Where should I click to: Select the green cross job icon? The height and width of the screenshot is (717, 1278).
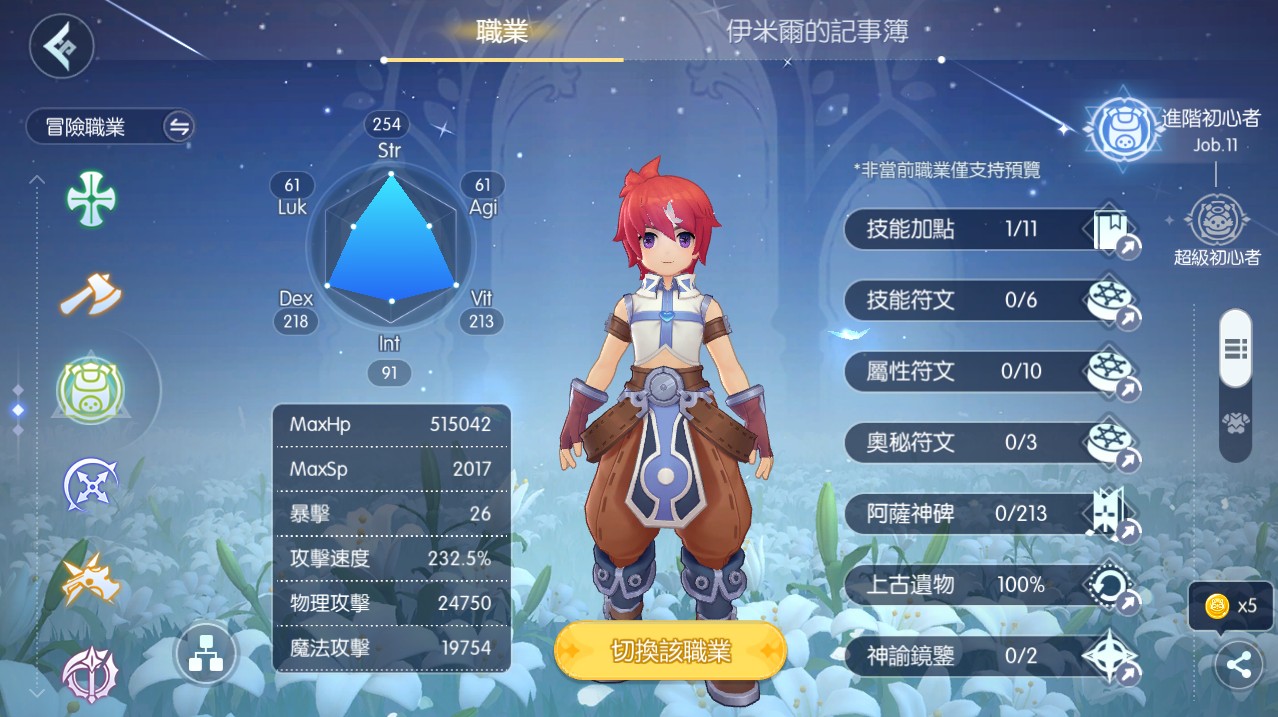tap(91, 197)
